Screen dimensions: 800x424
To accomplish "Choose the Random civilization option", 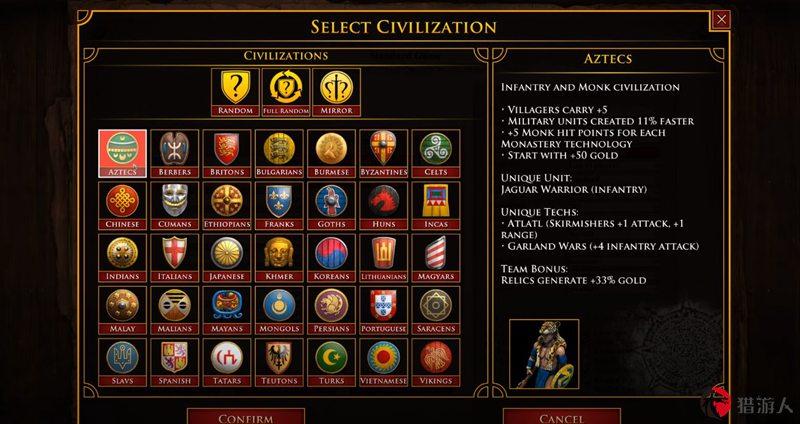I will 233,90.
